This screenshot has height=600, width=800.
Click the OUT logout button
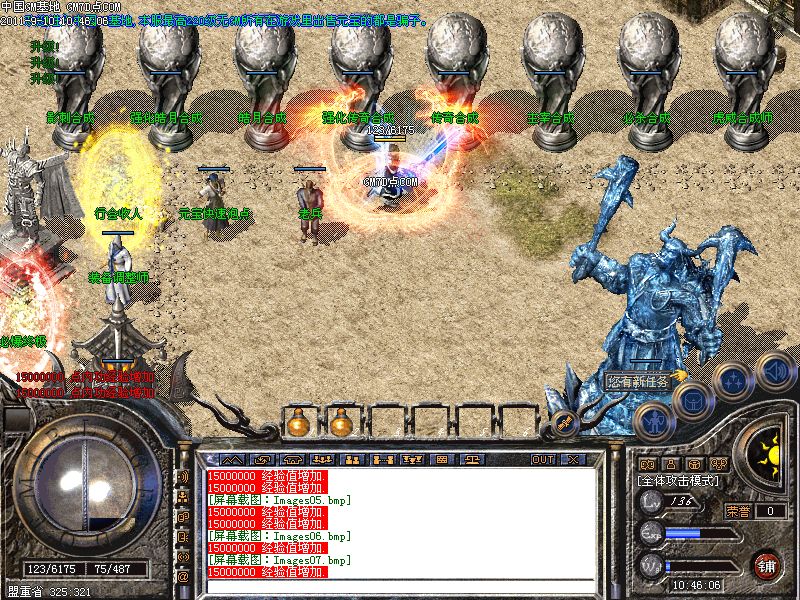click(543, 459)
